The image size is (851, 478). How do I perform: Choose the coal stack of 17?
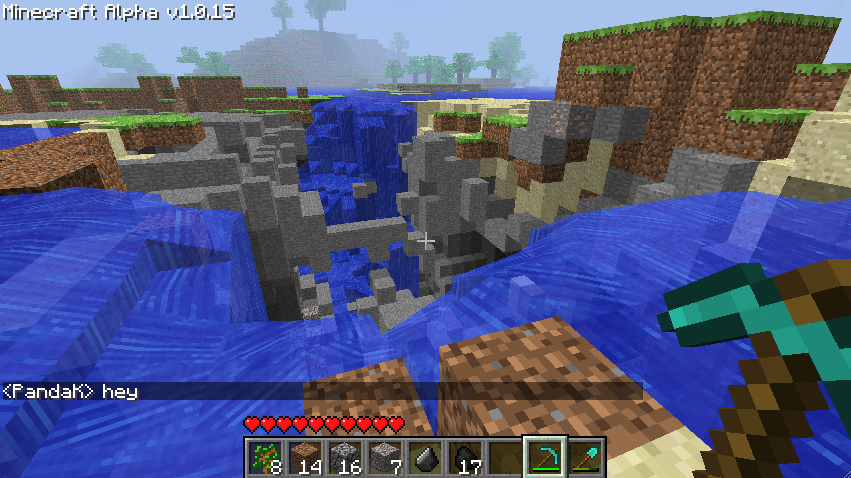tap(465, 457)
